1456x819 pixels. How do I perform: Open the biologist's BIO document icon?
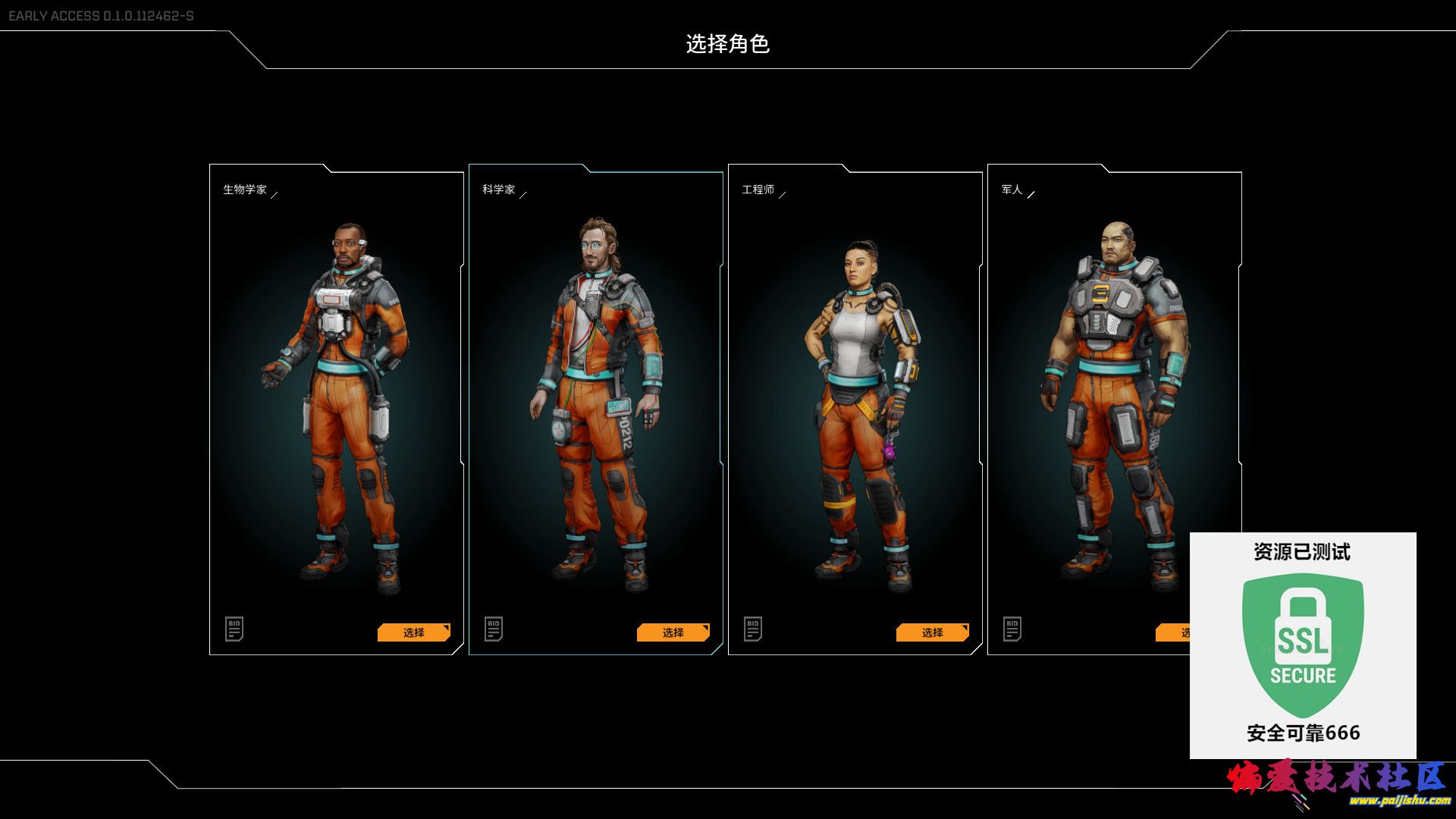pyautogui.click(x=234, y=629)
